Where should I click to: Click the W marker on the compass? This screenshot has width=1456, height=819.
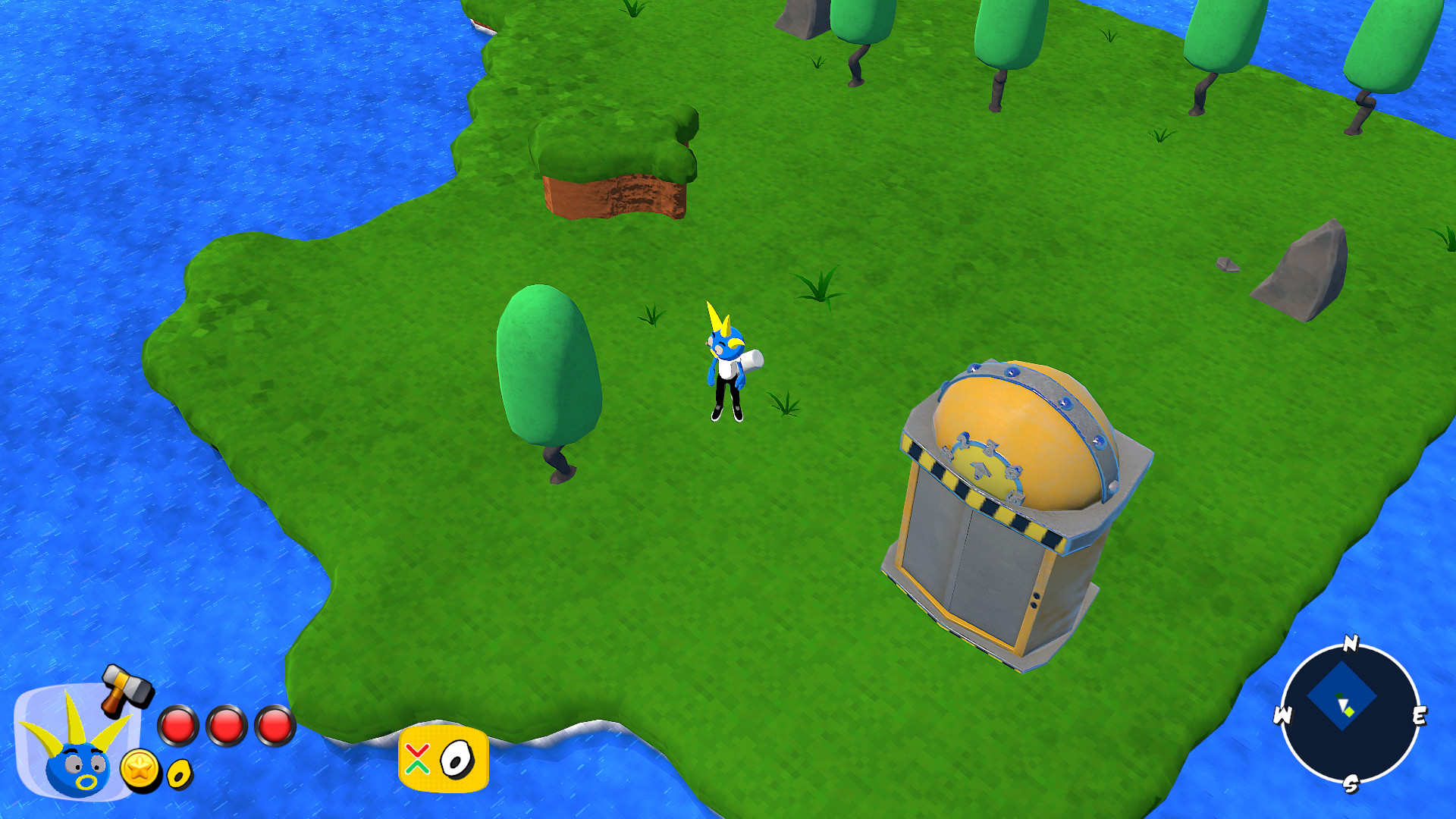pos(1282,714)
